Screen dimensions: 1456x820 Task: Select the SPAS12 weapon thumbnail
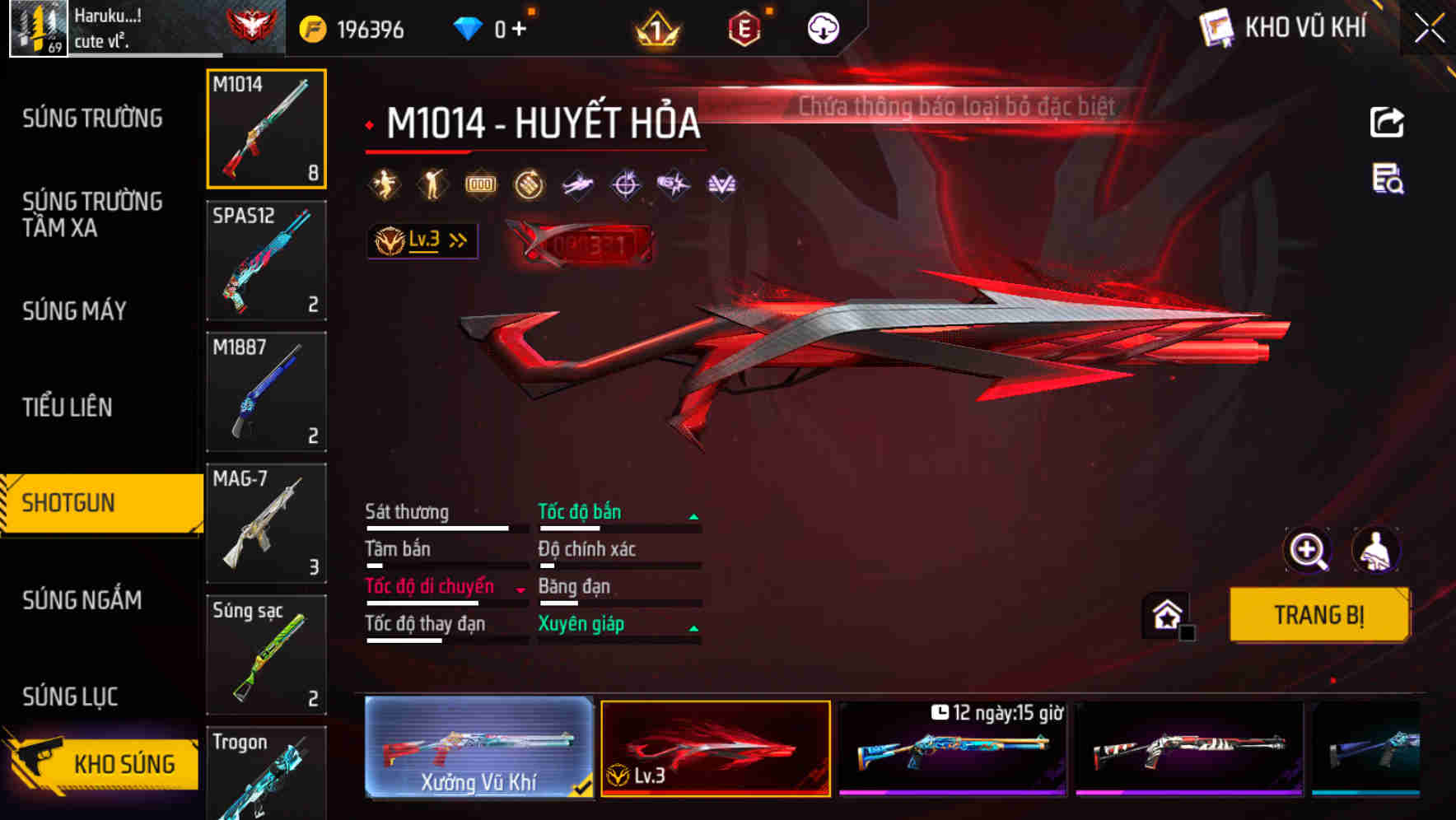tap(266, 260)
